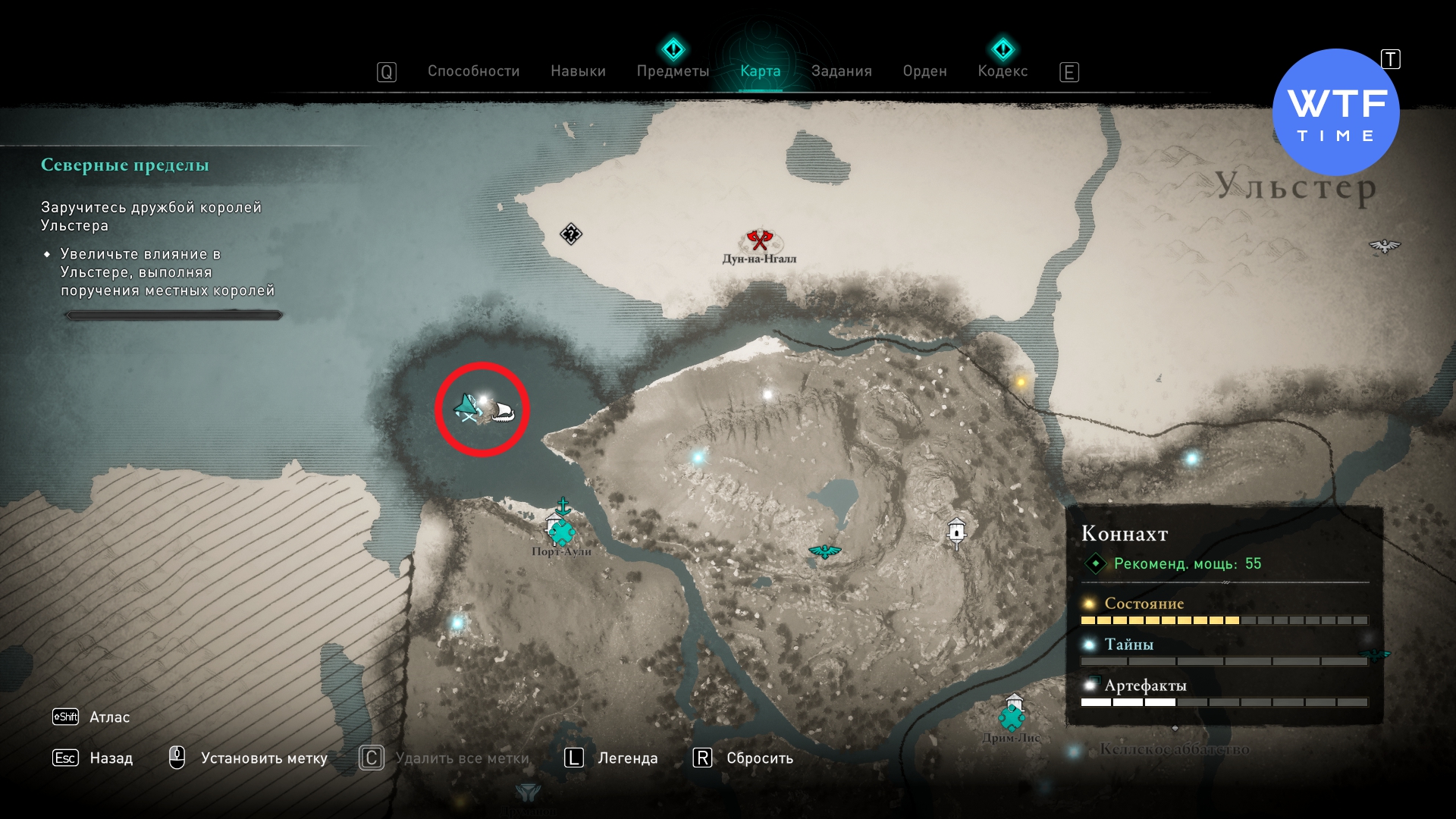1456x819 pixels.
Task: Select the Карта tab
Action: 760,71
